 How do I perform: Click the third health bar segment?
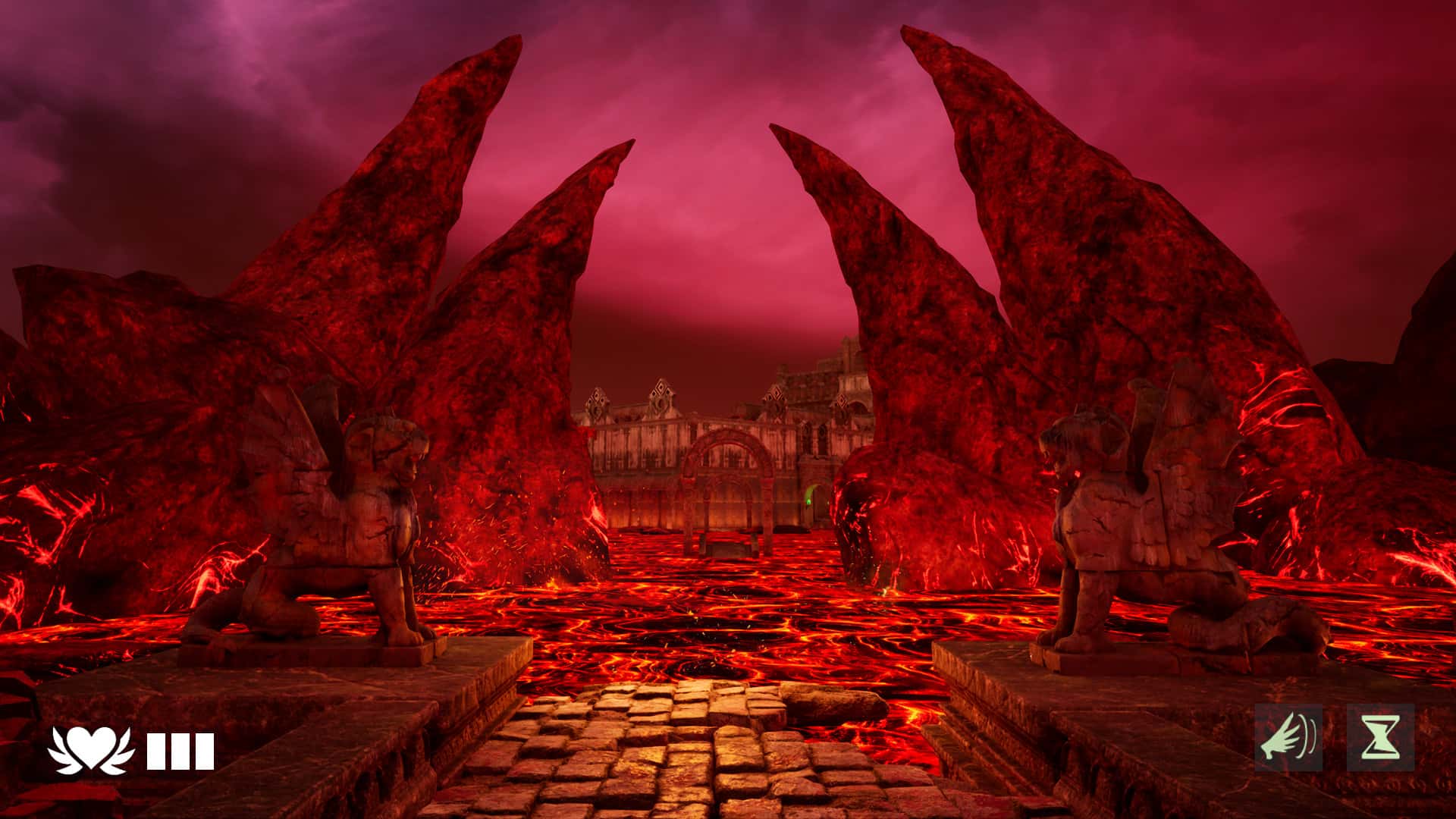click(x=203, y=749)
